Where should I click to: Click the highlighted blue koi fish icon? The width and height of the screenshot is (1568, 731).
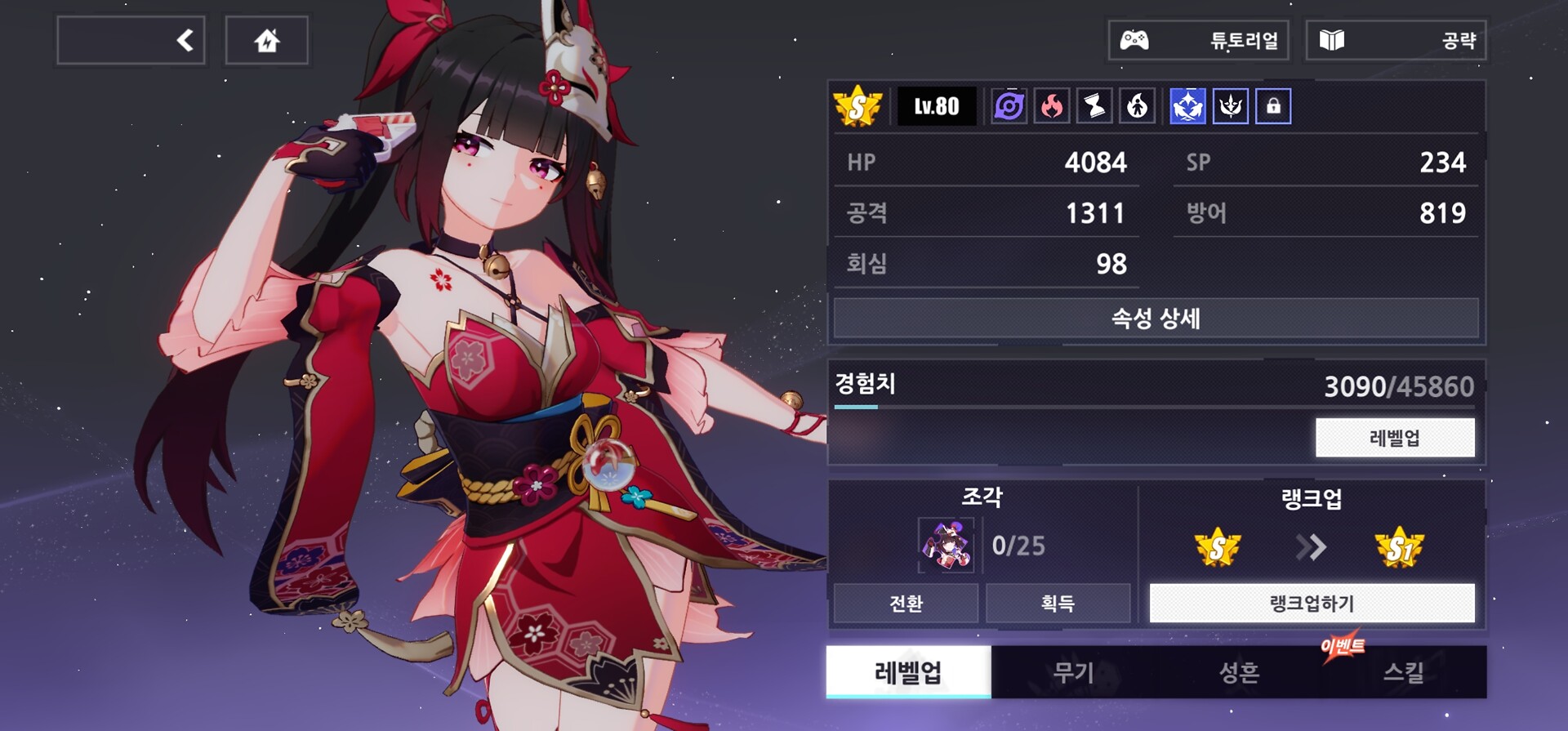coord(1187,106)
